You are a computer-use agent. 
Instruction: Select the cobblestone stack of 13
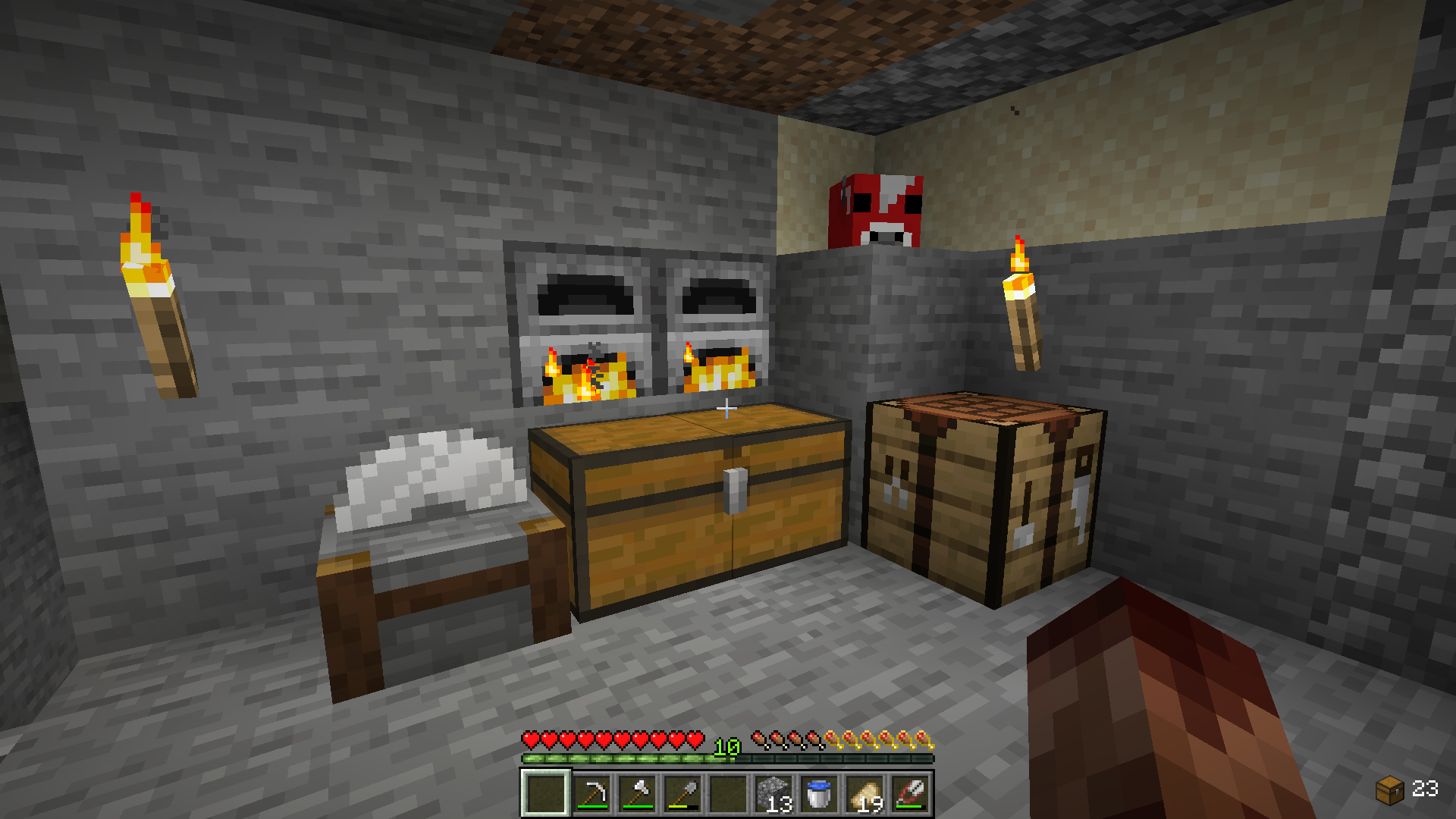[773, 793]
